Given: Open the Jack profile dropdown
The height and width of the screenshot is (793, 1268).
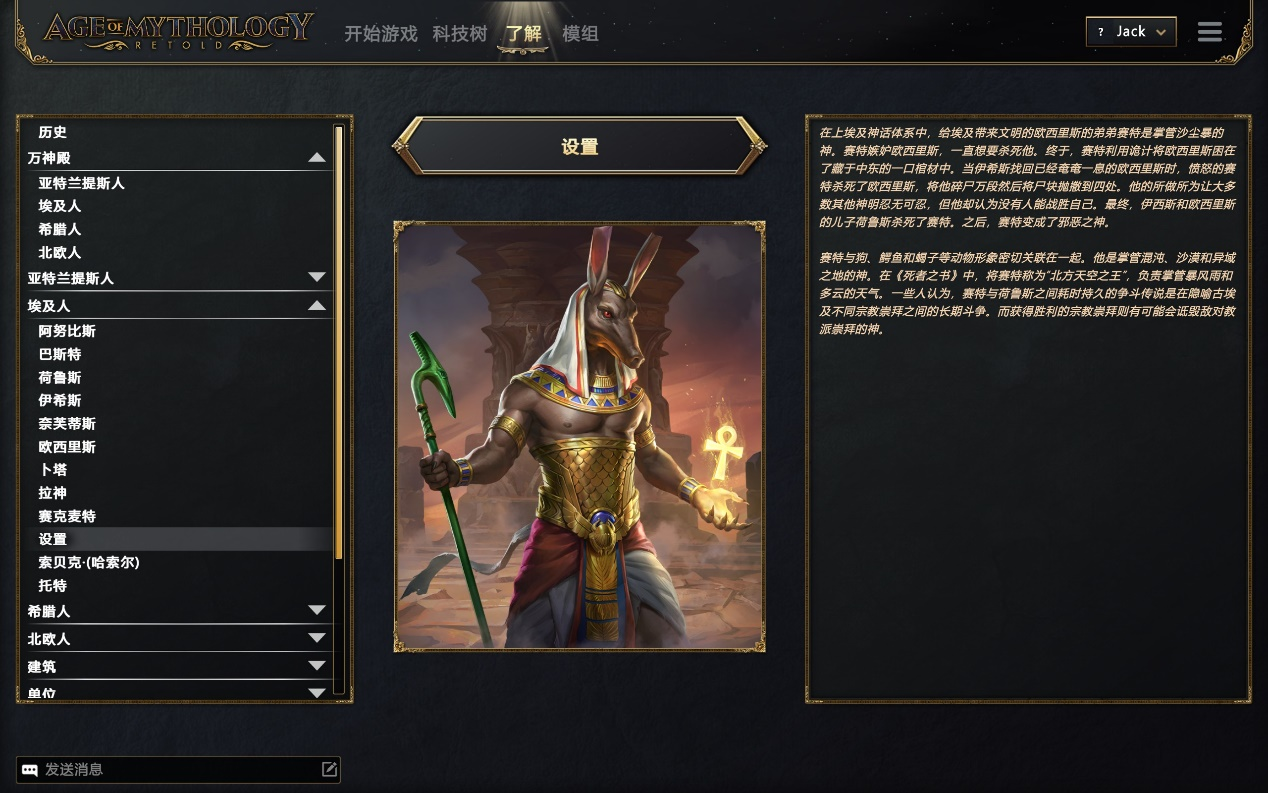Looking at the screenshot, I should point(1131,32).
